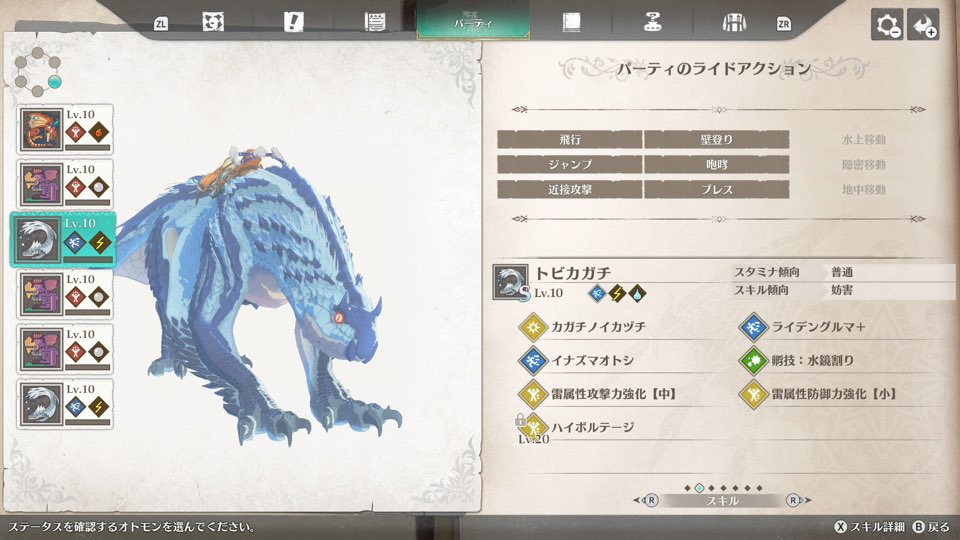Viewport: 960px width, 540px height.
Task: Select the 咆哮 ride action
Action: click(716, 165)
